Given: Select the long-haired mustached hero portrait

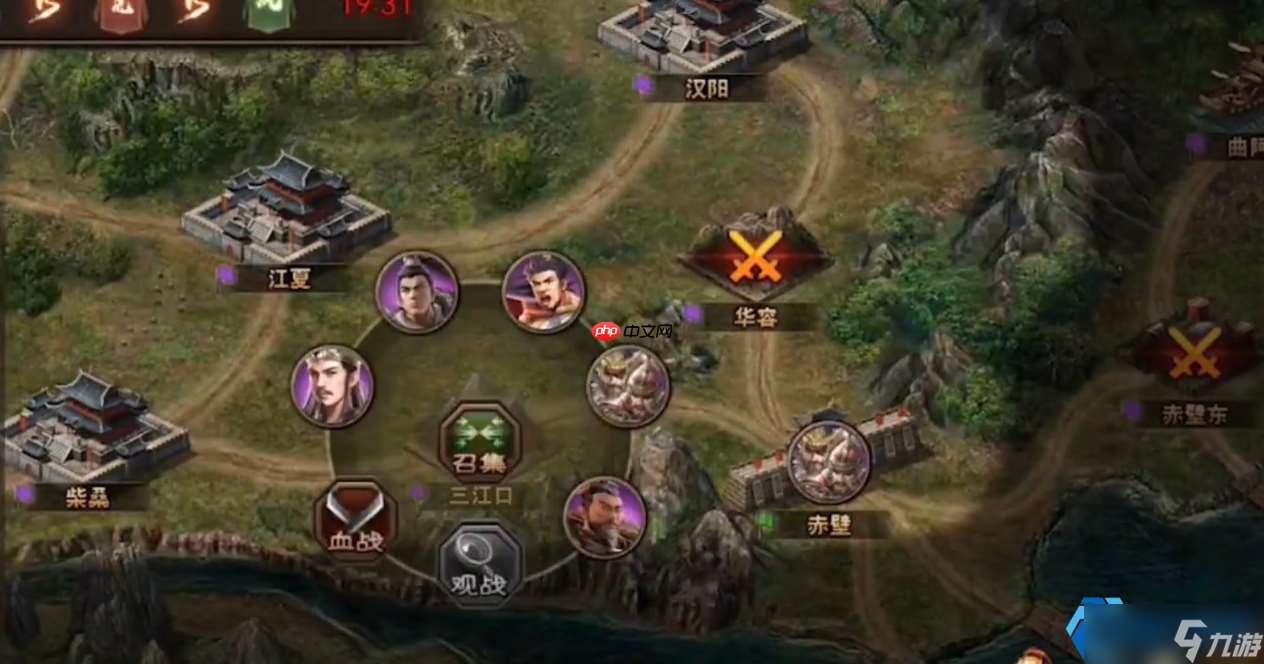Looking at the screenshot, I should tap(332, 386).
